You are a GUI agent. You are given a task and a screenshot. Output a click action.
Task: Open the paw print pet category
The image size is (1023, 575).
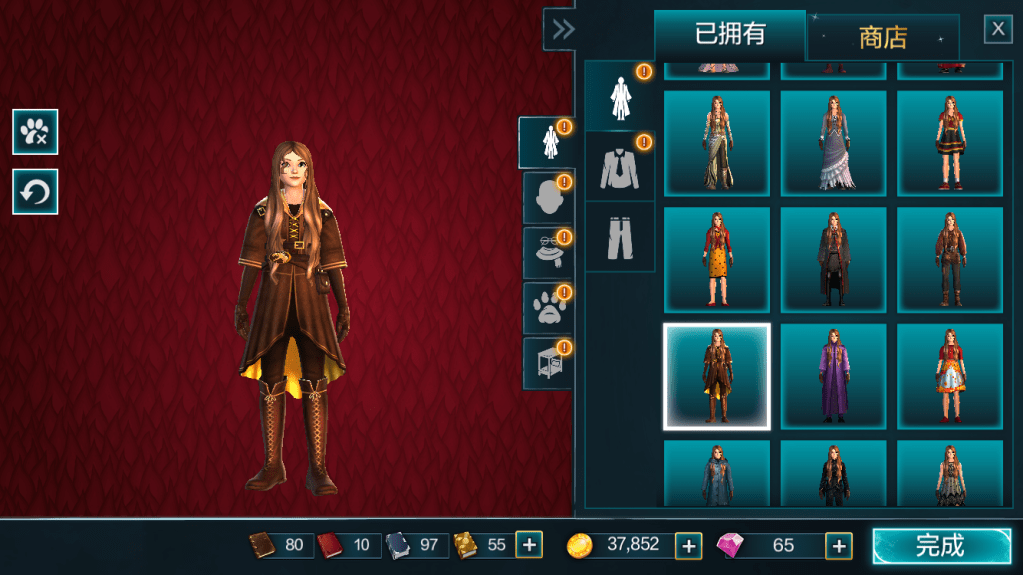[546, 307]
